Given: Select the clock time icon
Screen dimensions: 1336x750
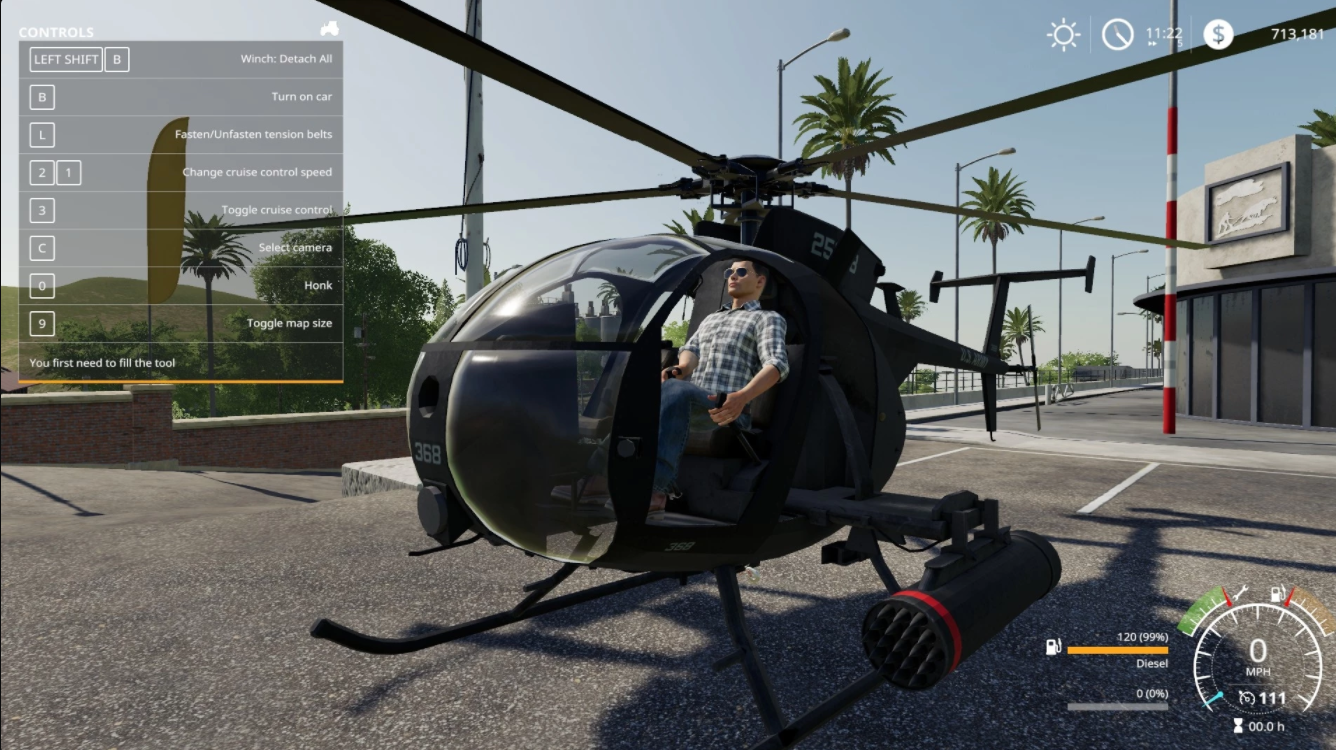Looking at the screenshot, I should coord(1118,35).
